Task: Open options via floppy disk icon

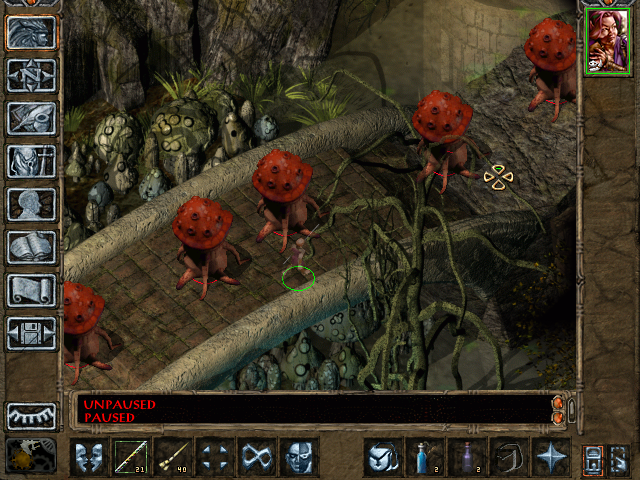Action: click(x=31, y=333)
